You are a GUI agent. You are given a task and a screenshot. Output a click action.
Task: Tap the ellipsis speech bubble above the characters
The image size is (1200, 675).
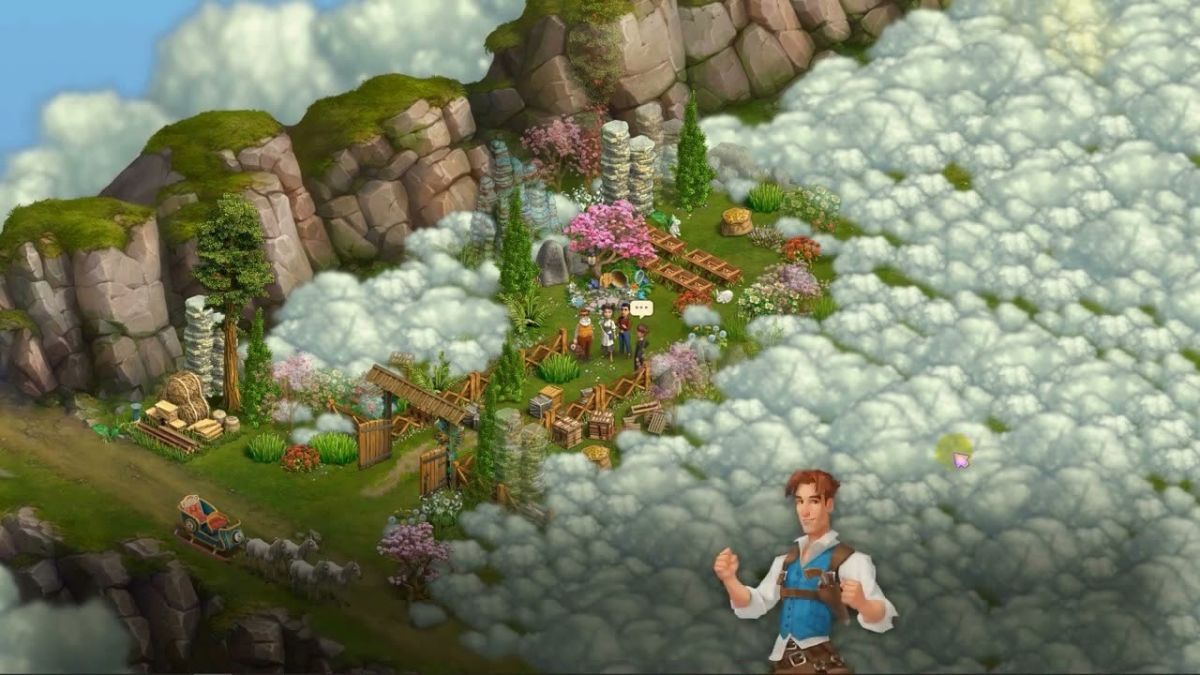point(641,309)
